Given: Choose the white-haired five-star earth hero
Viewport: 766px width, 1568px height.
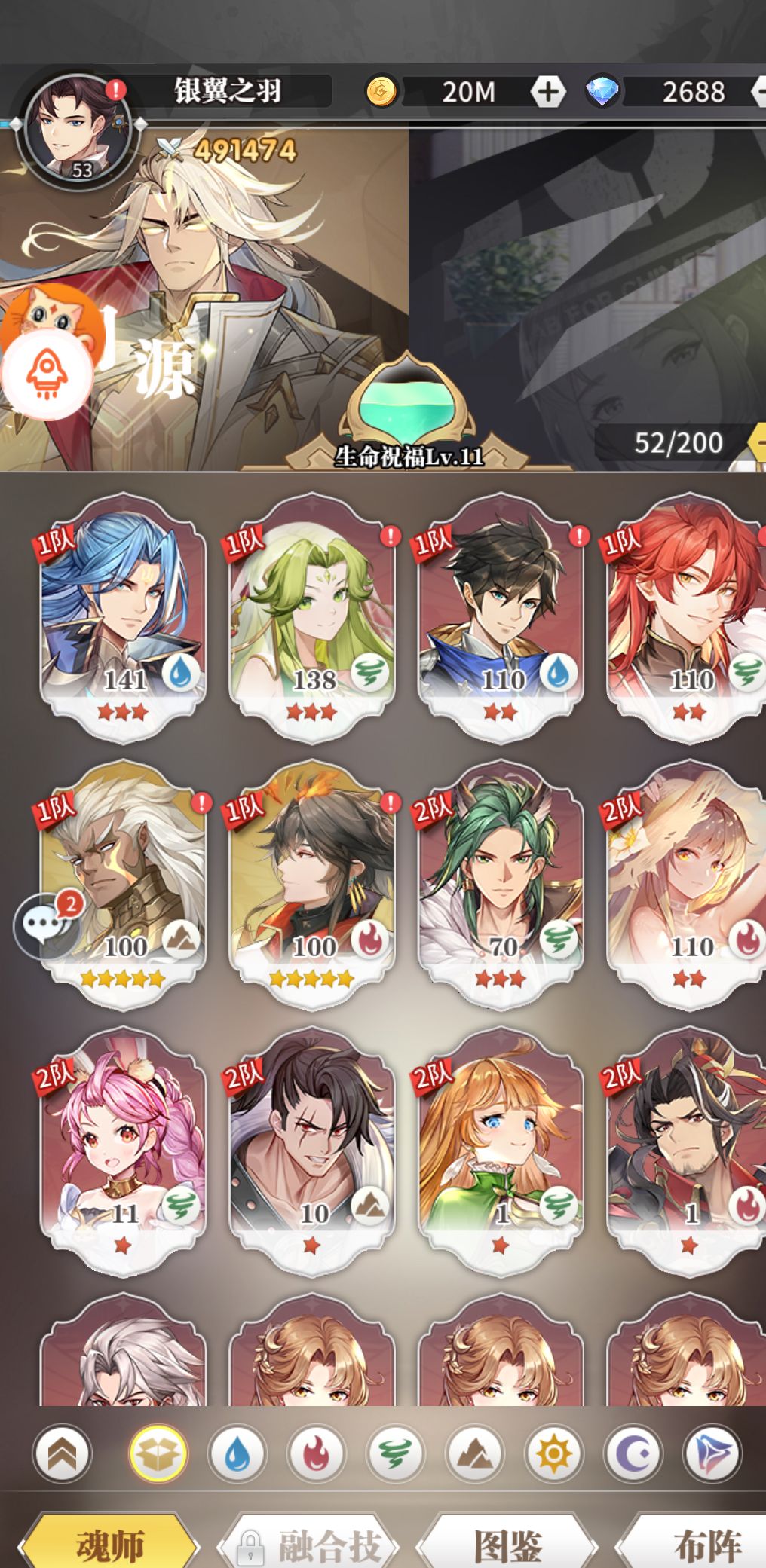Looking at the screenshot, I should 123,883.
